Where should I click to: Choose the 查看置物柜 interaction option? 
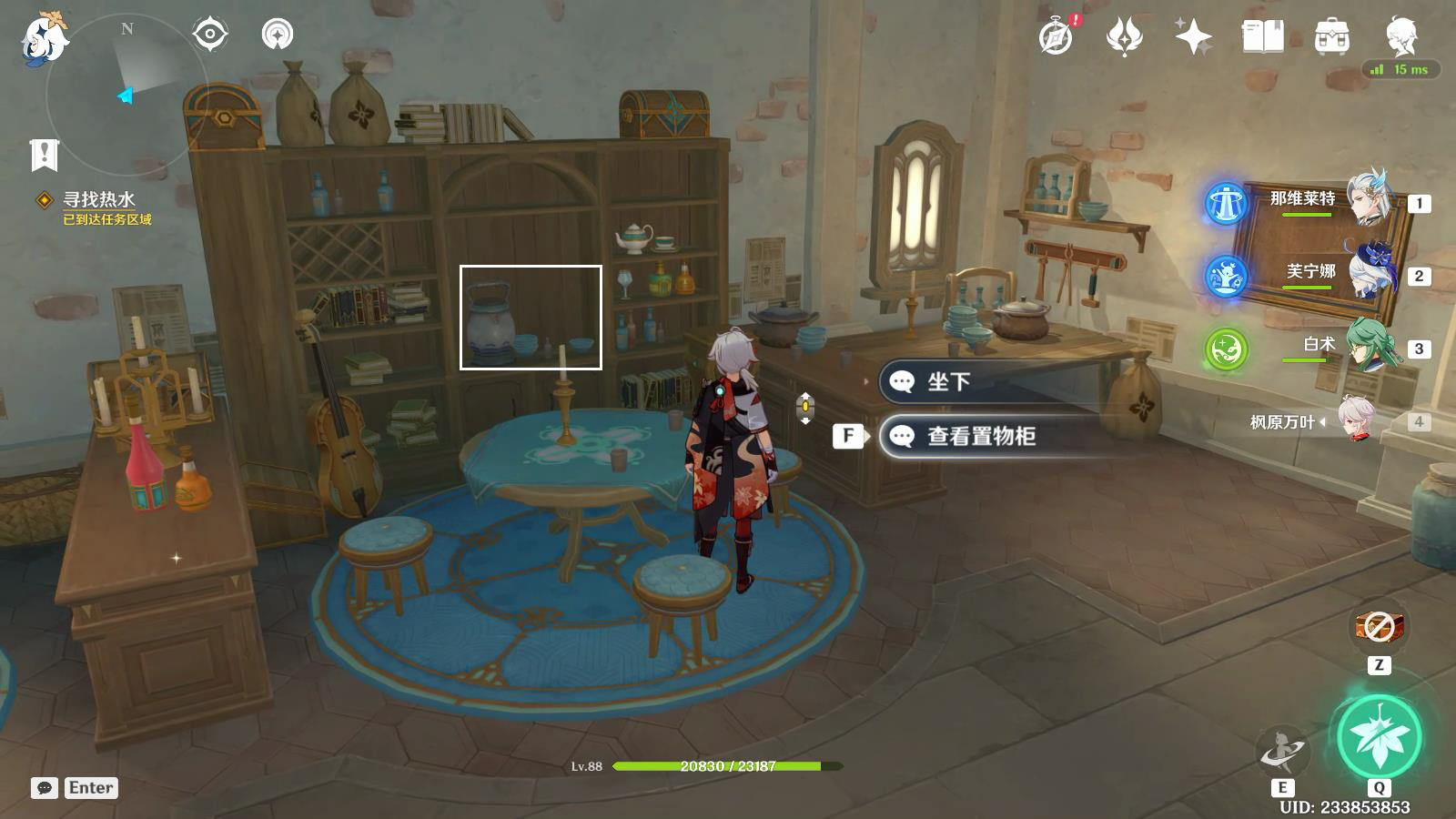click(x=981, y=437)
